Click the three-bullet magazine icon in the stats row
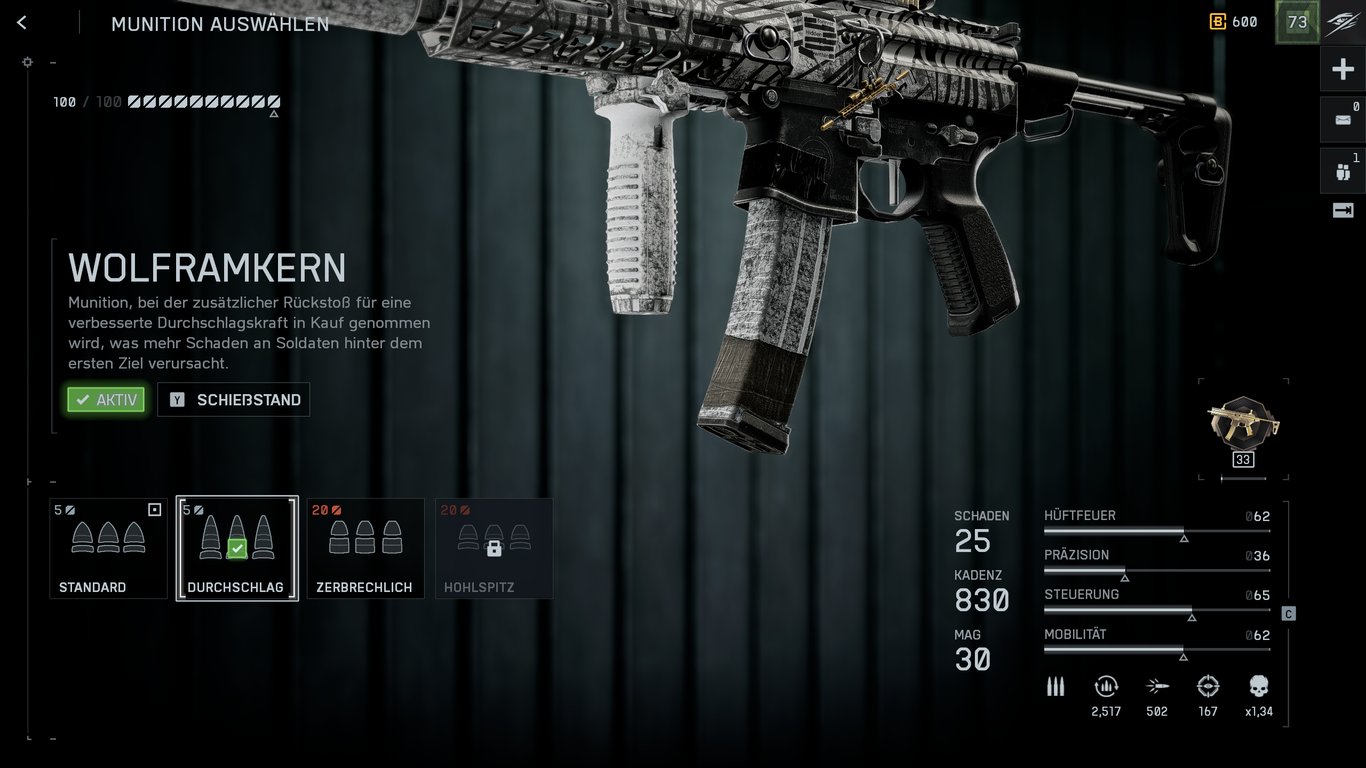 click(x=1056, y=687)
